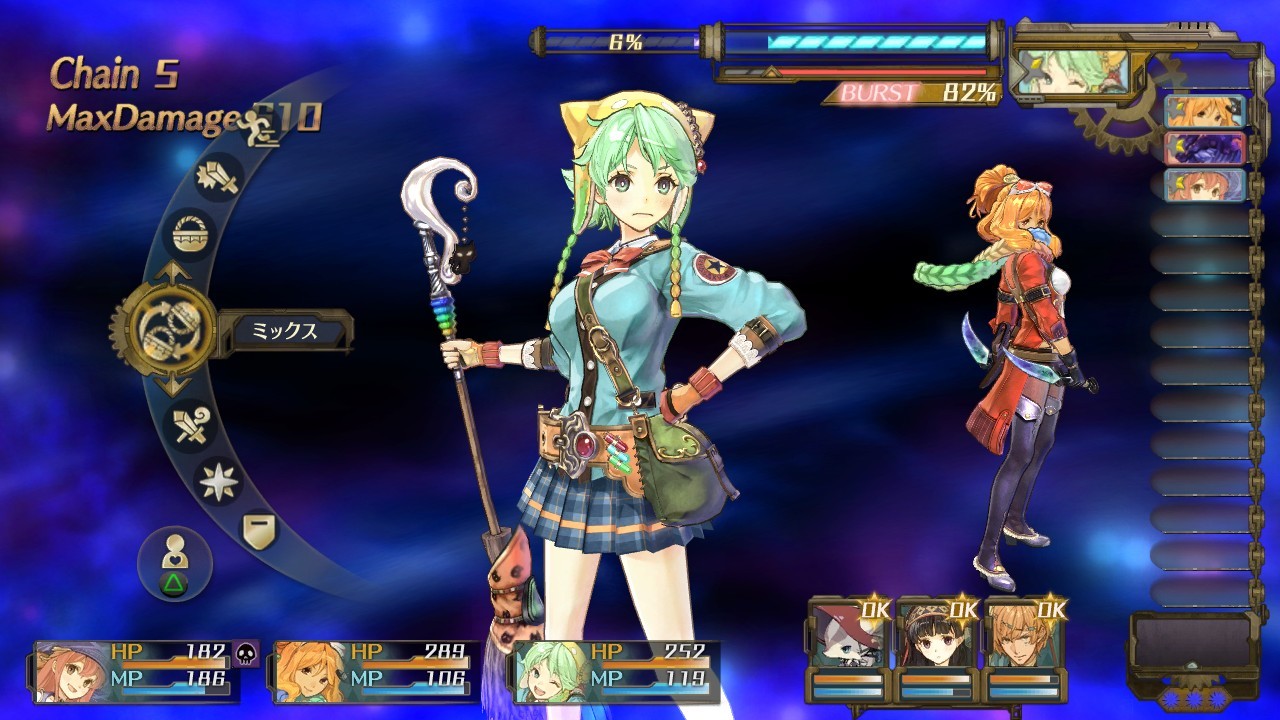Viewport: 1280px width, 720px height.
Task: Tap the character switch icon with triangle button
Action: click(175, 558)
